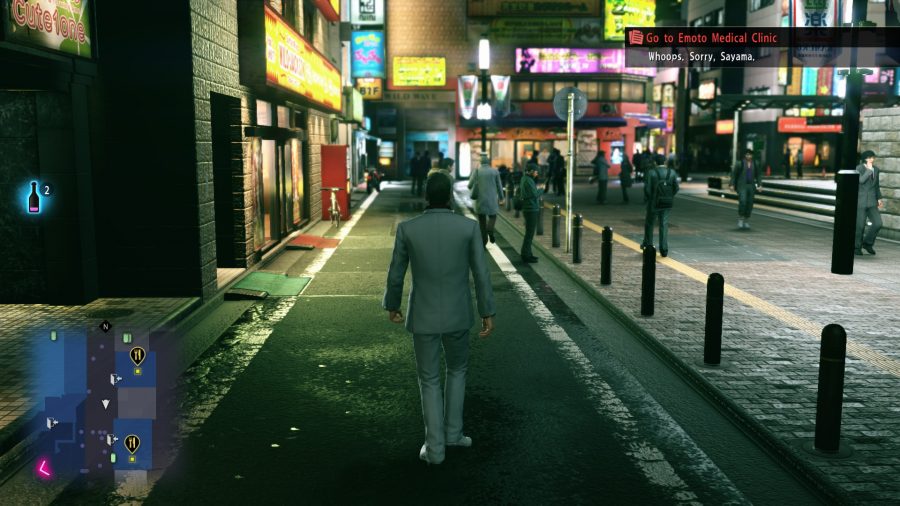Select the upper restaurant marker on minimap

(138, 354)
